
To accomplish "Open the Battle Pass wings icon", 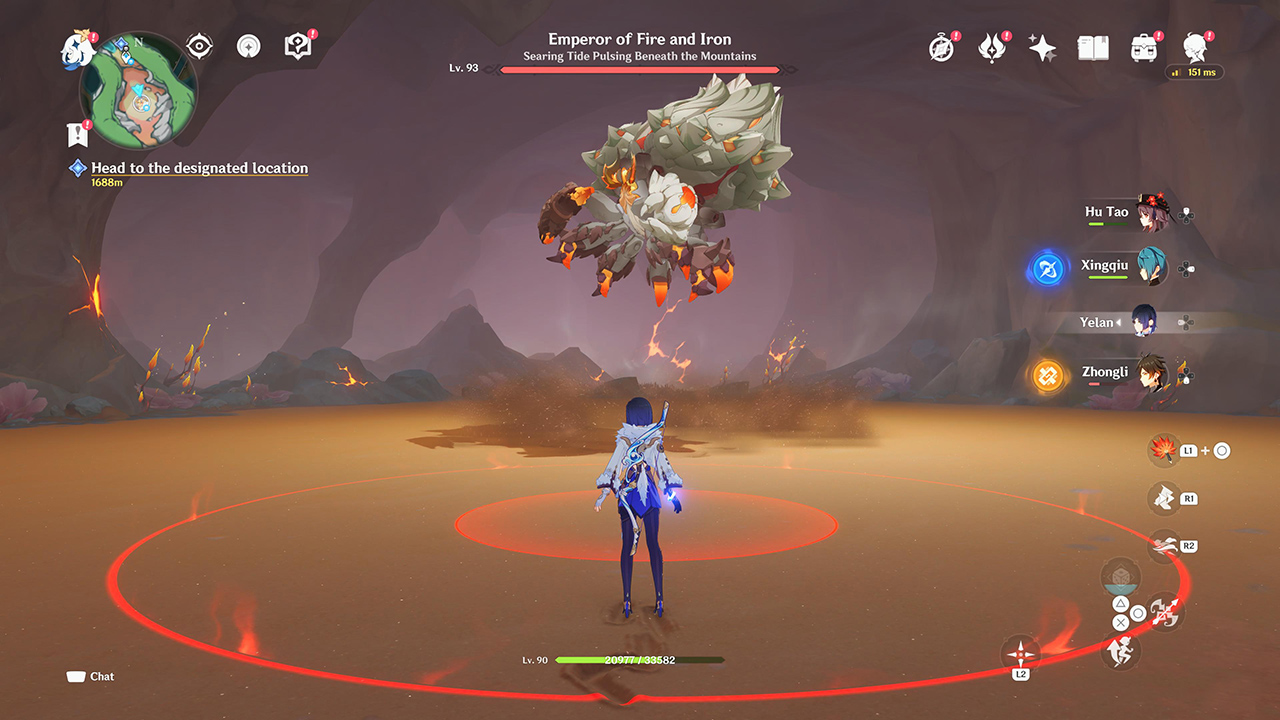I will (x=992, y=46).
